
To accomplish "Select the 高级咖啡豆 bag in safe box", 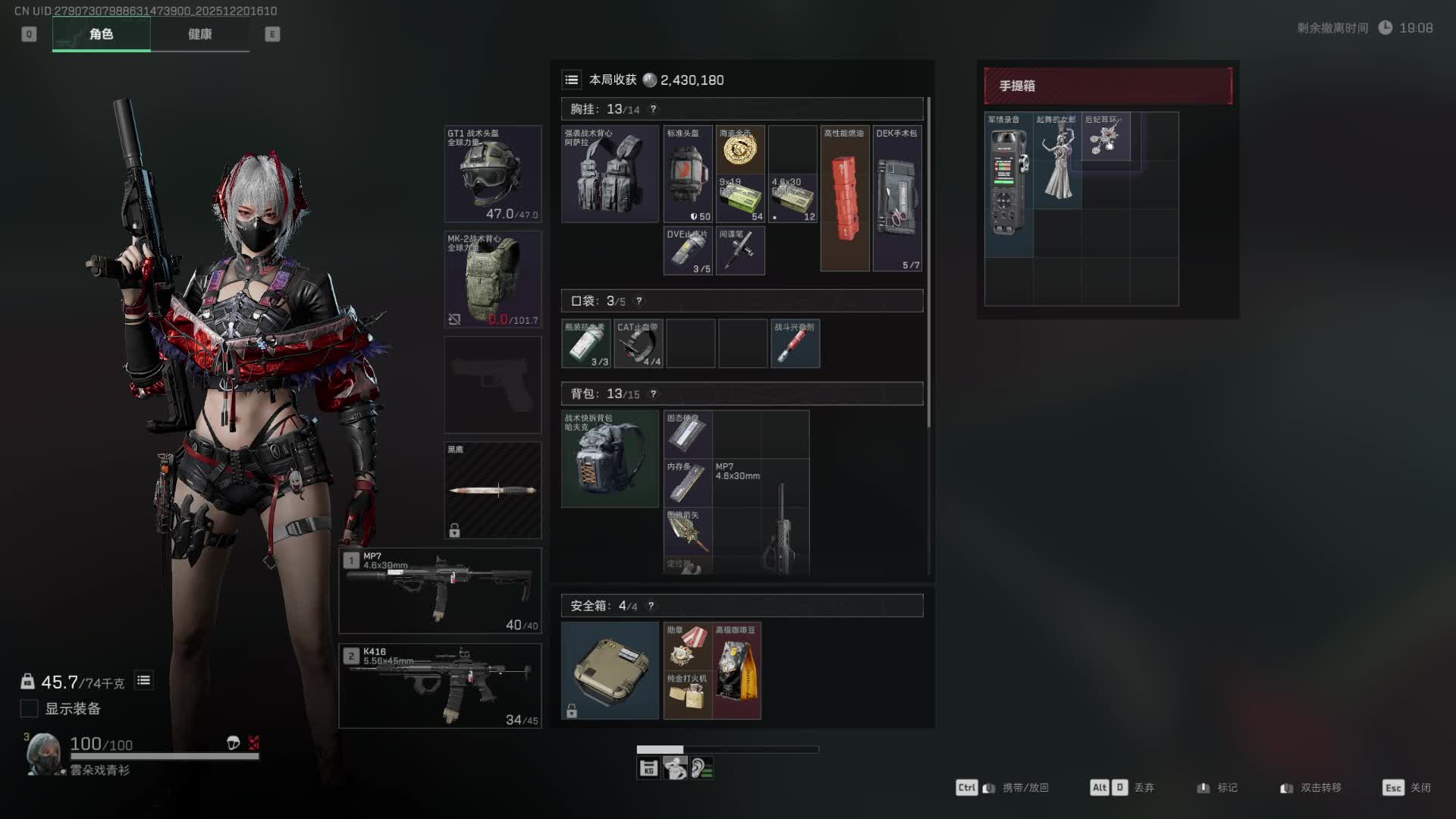I will pos(737,670).
